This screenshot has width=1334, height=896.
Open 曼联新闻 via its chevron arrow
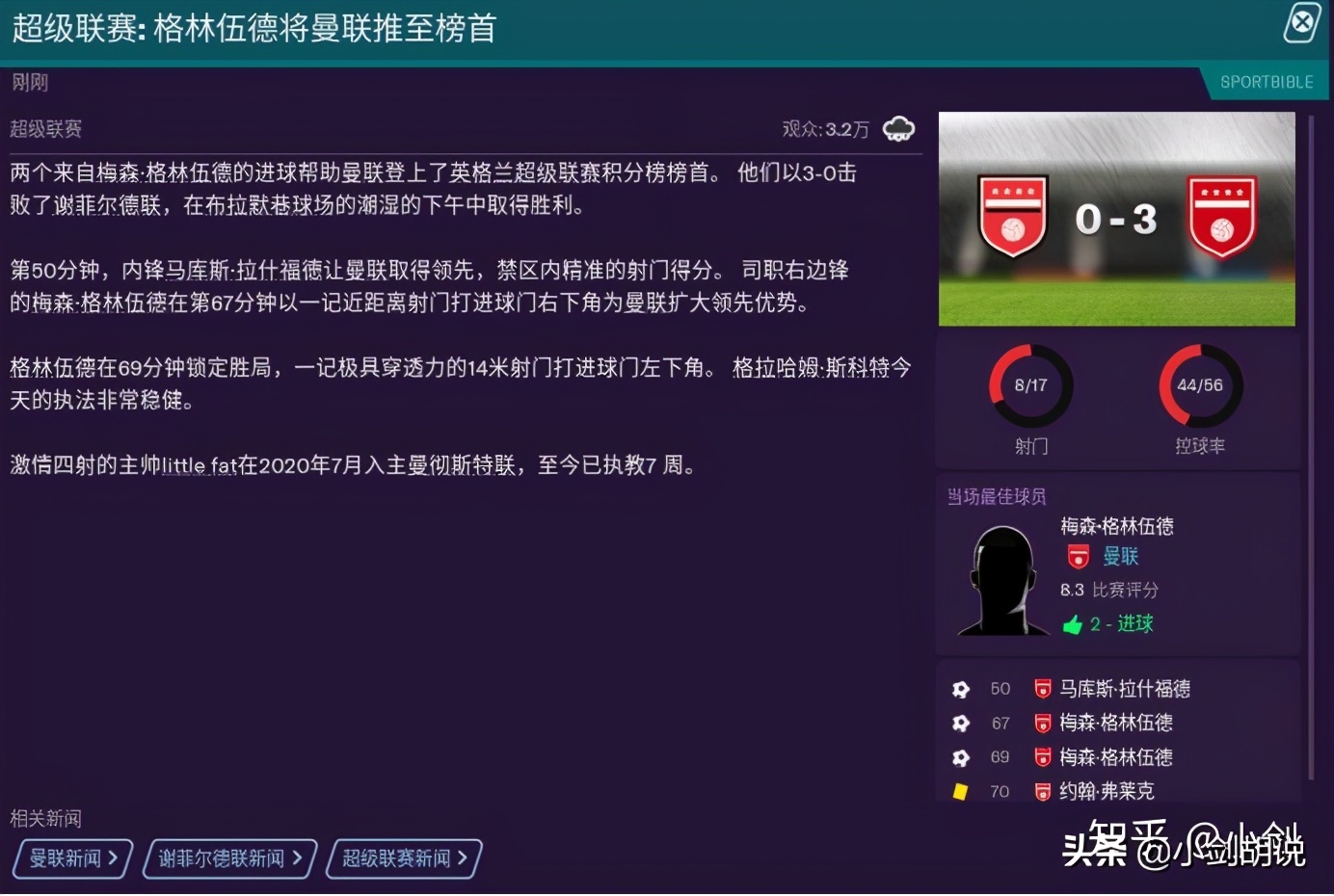tap(113, 858)
